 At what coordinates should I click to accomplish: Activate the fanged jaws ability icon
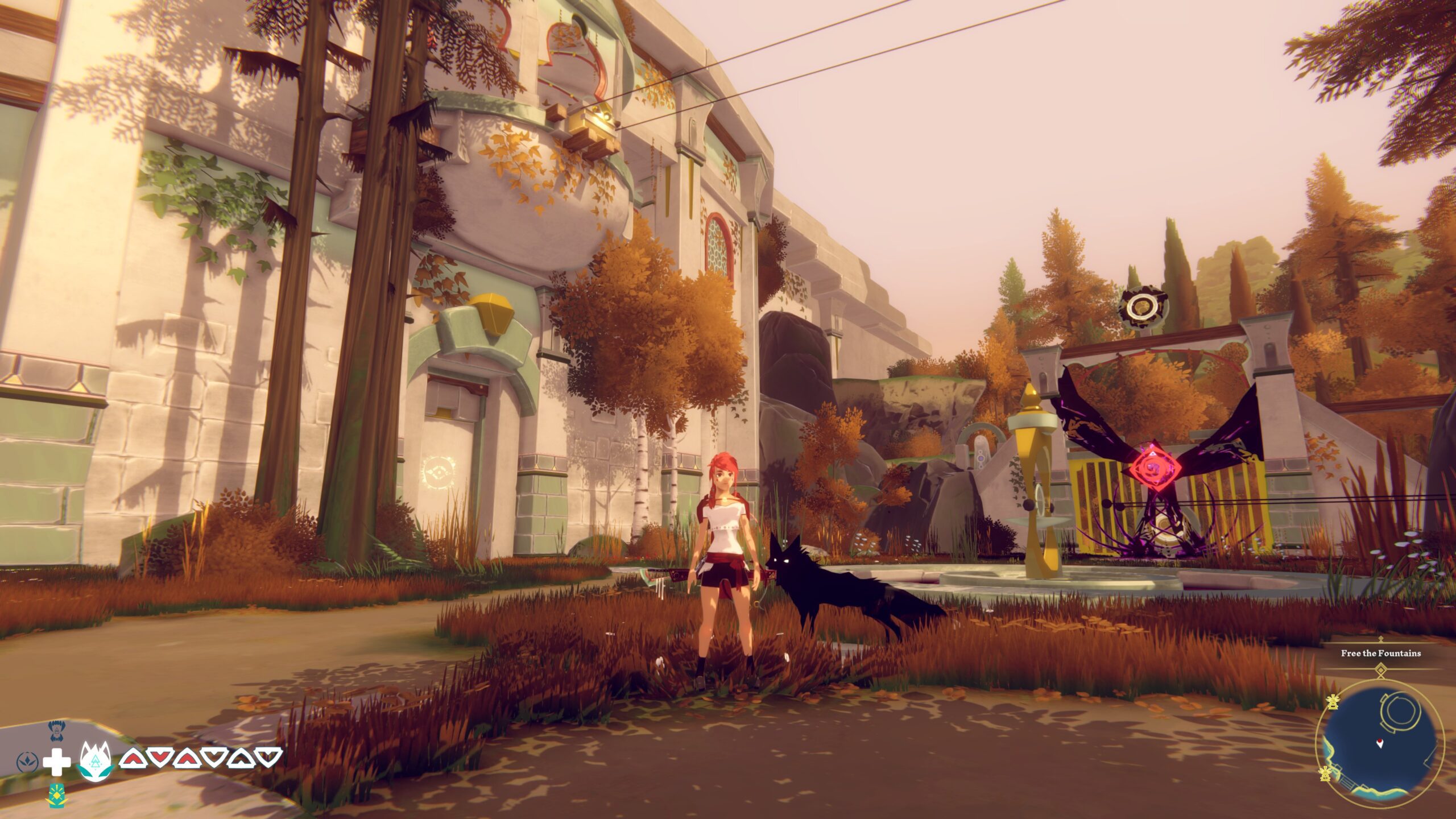(x=55, y=731)
